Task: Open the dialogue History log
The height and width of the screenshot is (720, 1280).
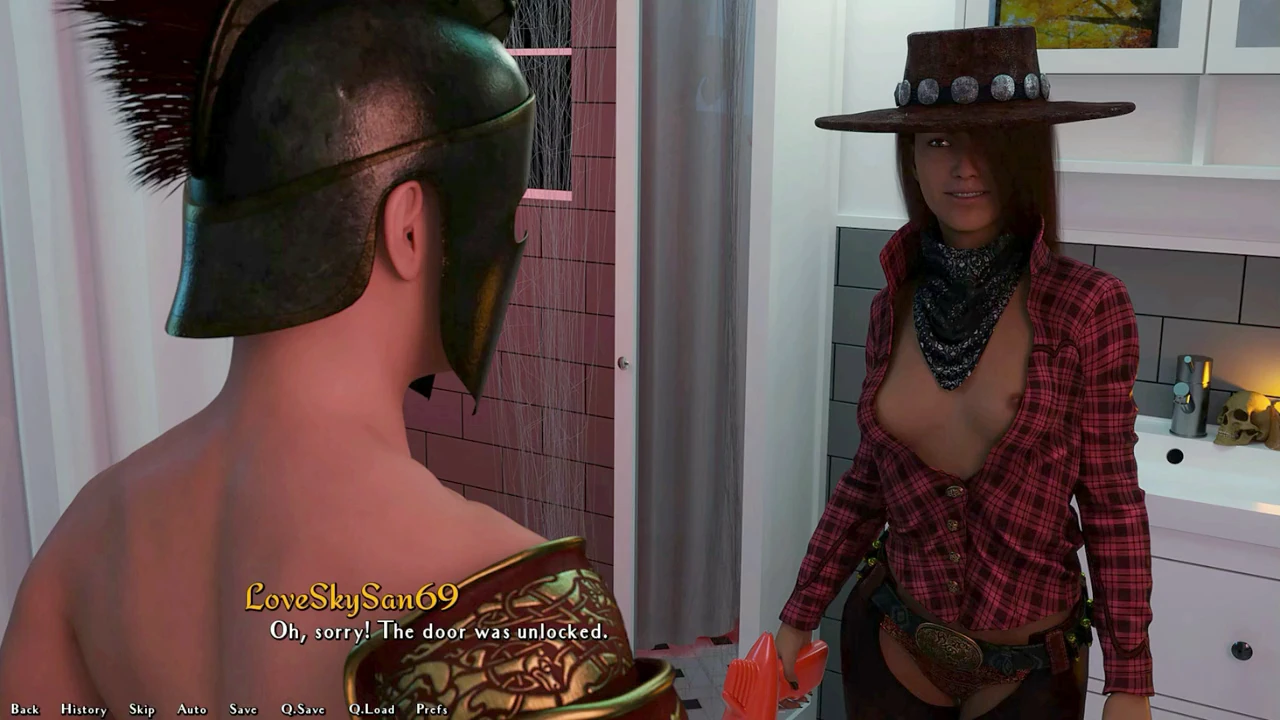Action: tap(83, 709)
